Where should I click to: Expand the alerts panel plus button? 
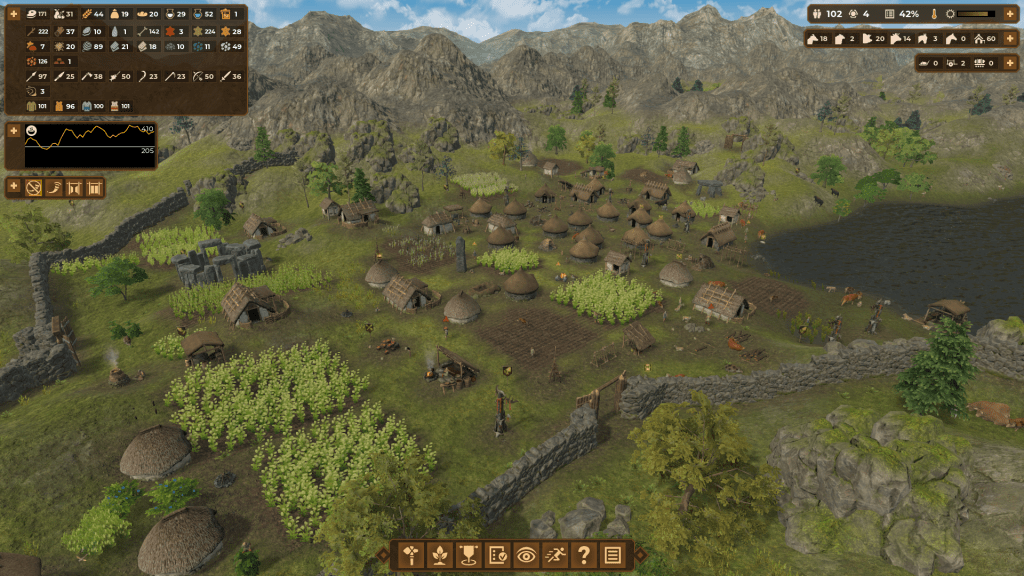14,186
